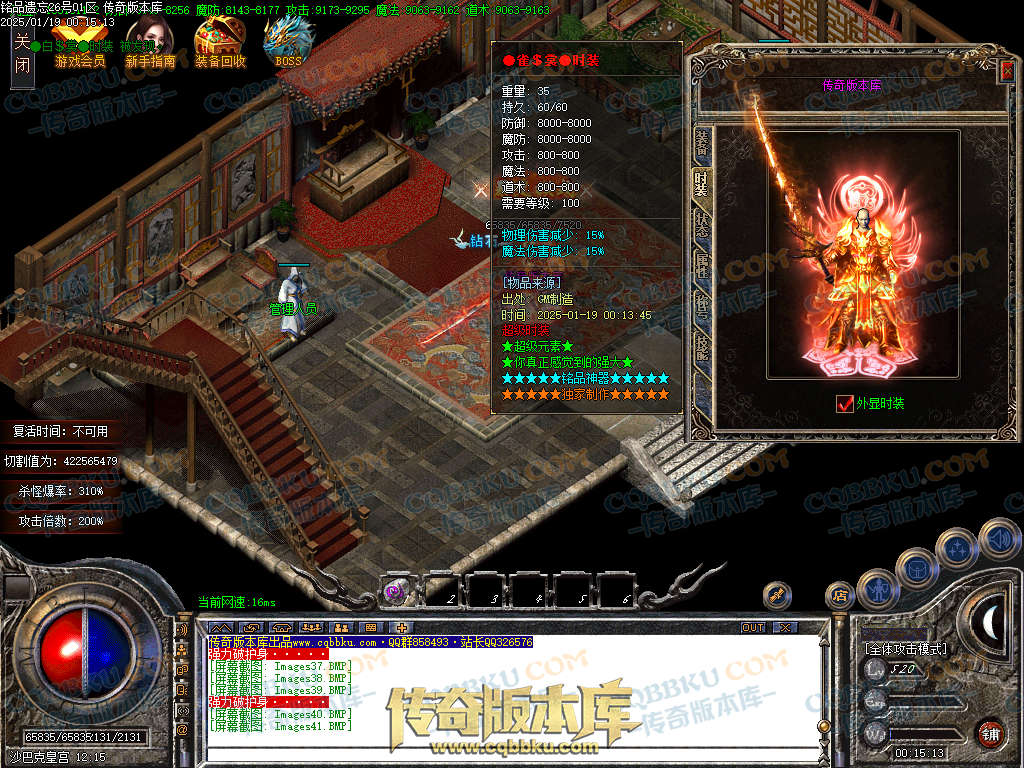Open the 新手指南 beginner guide
Viewport: 1024px width, 768px height.
pos(150,43)
